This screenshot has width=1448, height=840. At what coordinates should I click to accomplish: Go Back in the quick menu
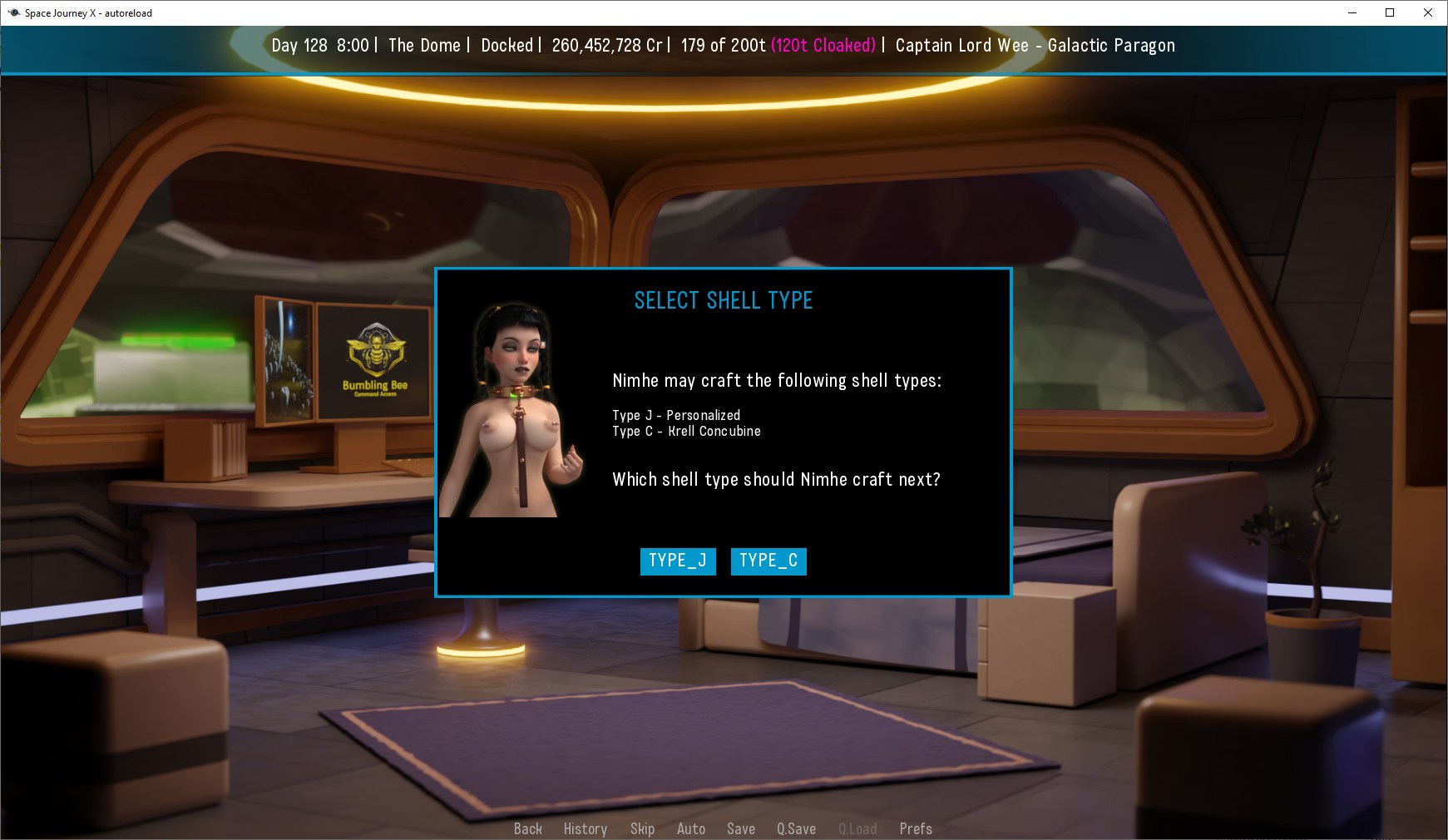(x=527, y=828)
